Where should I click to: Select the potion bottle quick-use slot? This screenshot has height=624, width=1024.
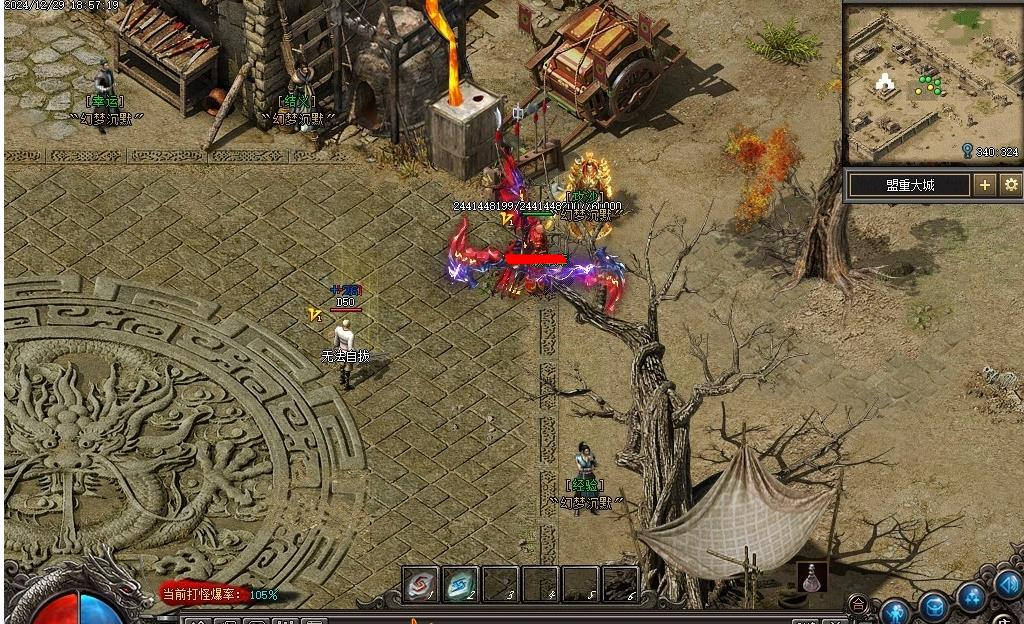tap(812, 577)
